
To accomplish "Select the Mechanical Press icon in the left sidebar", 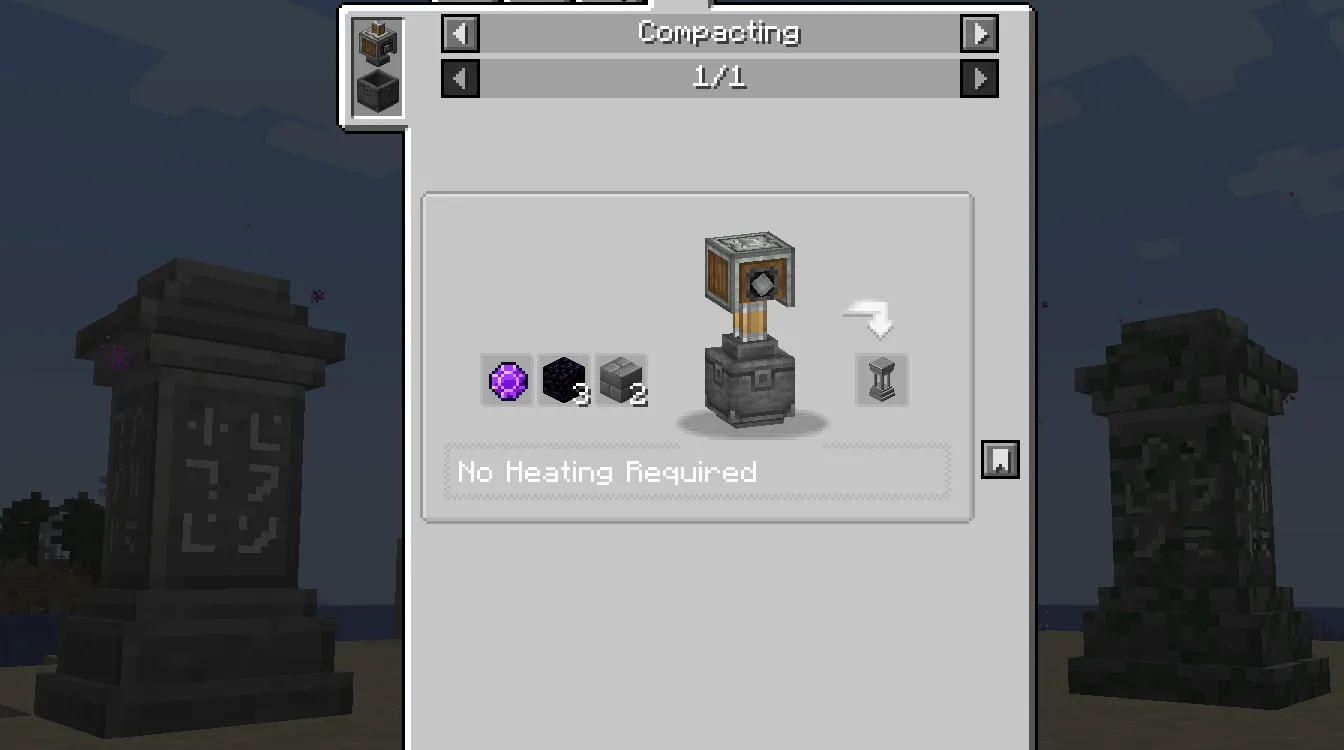I will tap(377, 42).
